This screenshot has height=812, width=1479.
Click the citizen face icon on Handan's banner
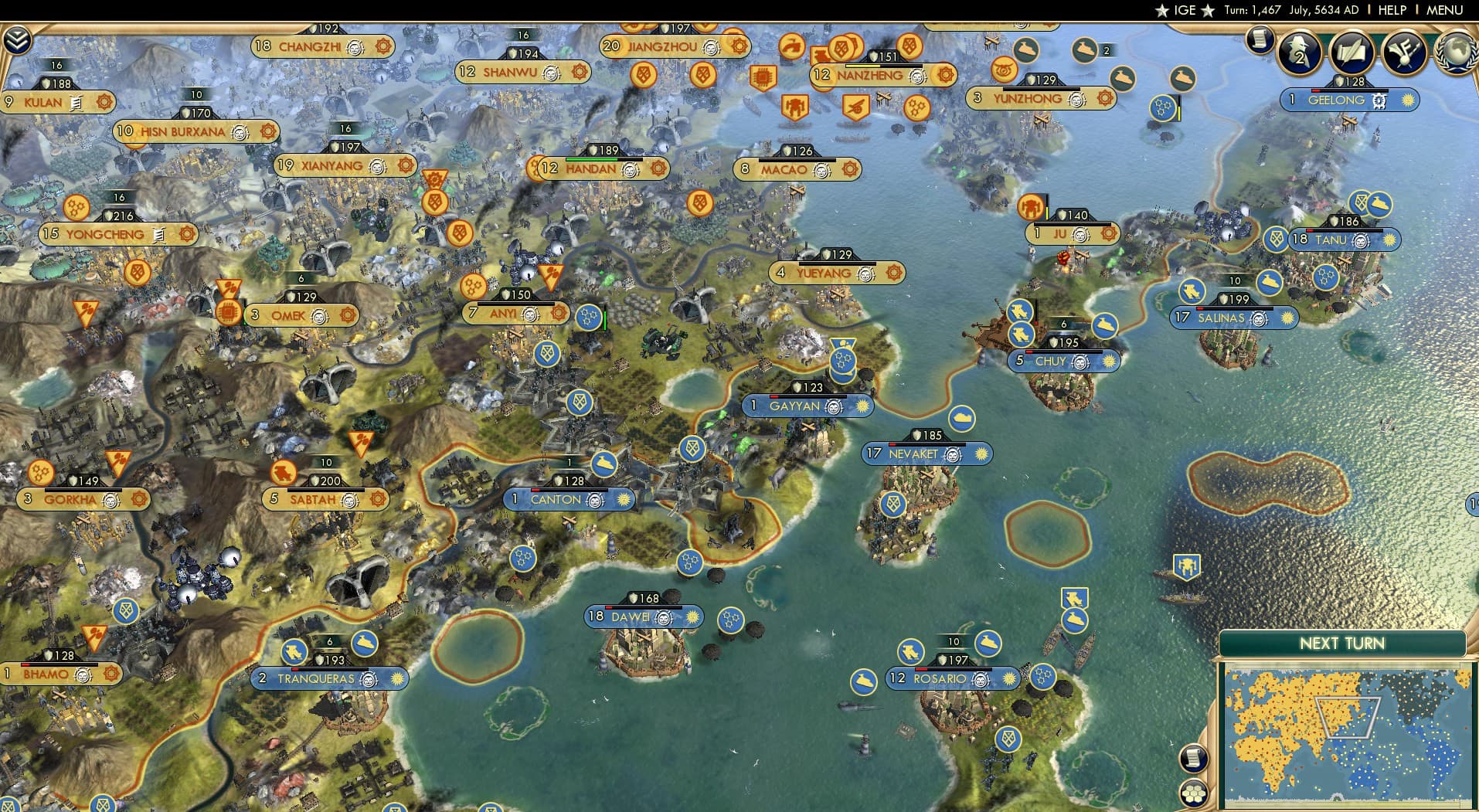[x=630, y=171]
